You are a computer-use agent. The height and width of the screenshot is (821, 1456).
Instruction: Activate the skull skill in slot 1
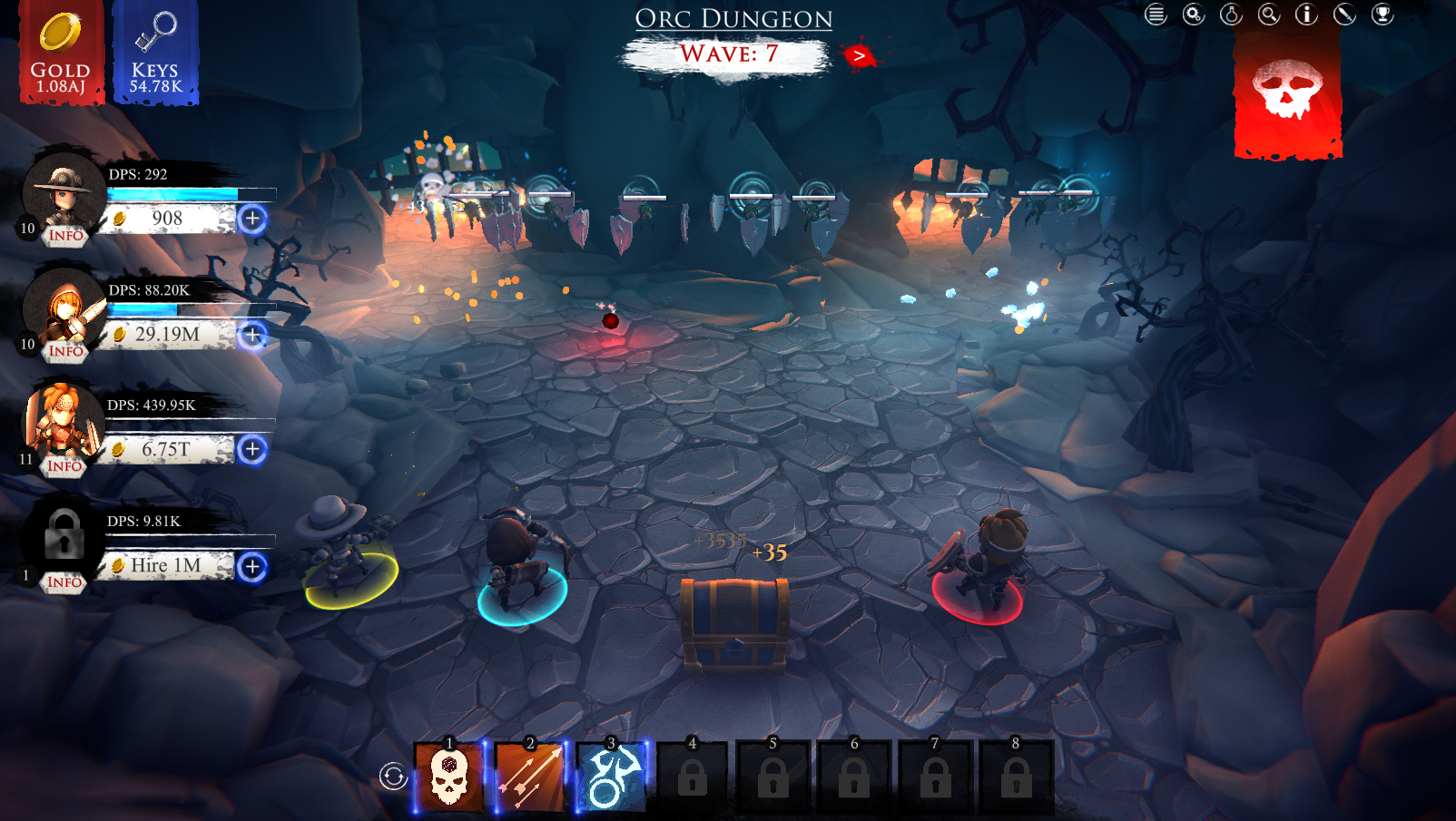(449, 777)
